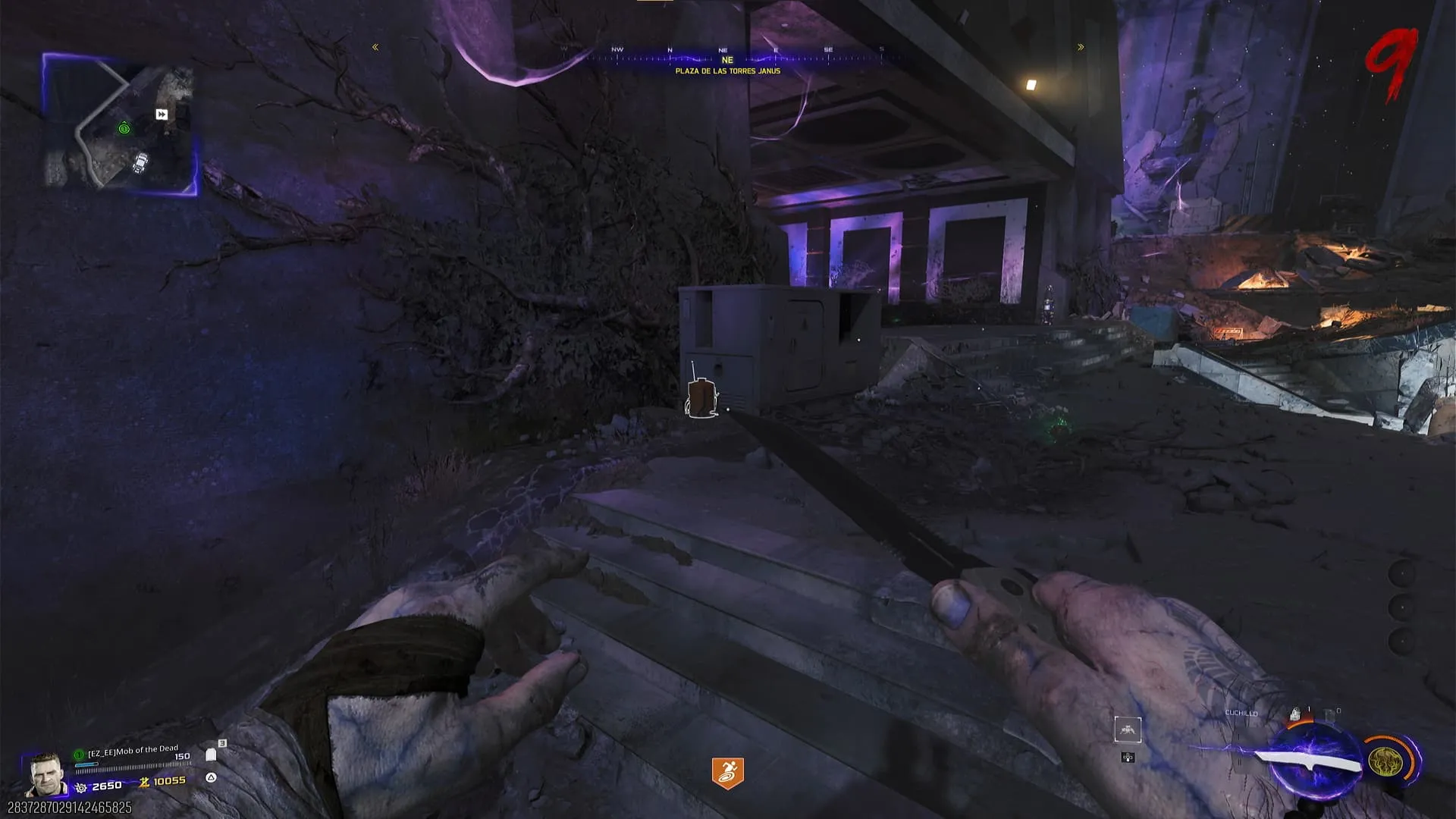Click the white truck marker on minimap
The height and width of the screenshot is (819, 1456).
click(140, 162)
